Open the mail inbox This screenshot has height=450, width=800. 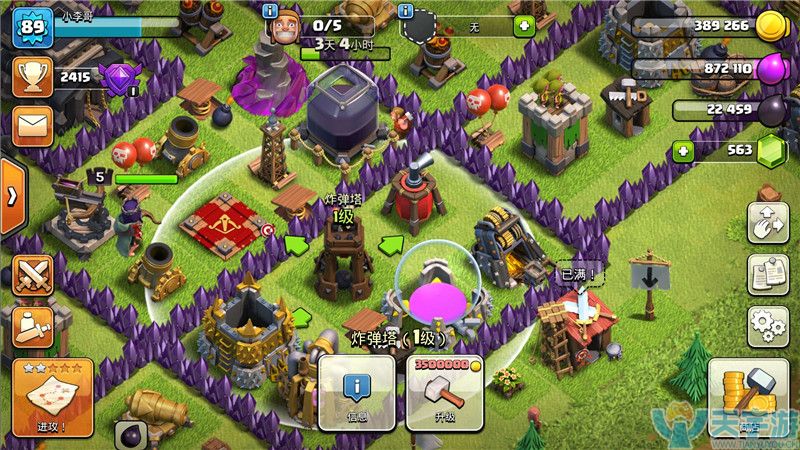tap(32, 126)
